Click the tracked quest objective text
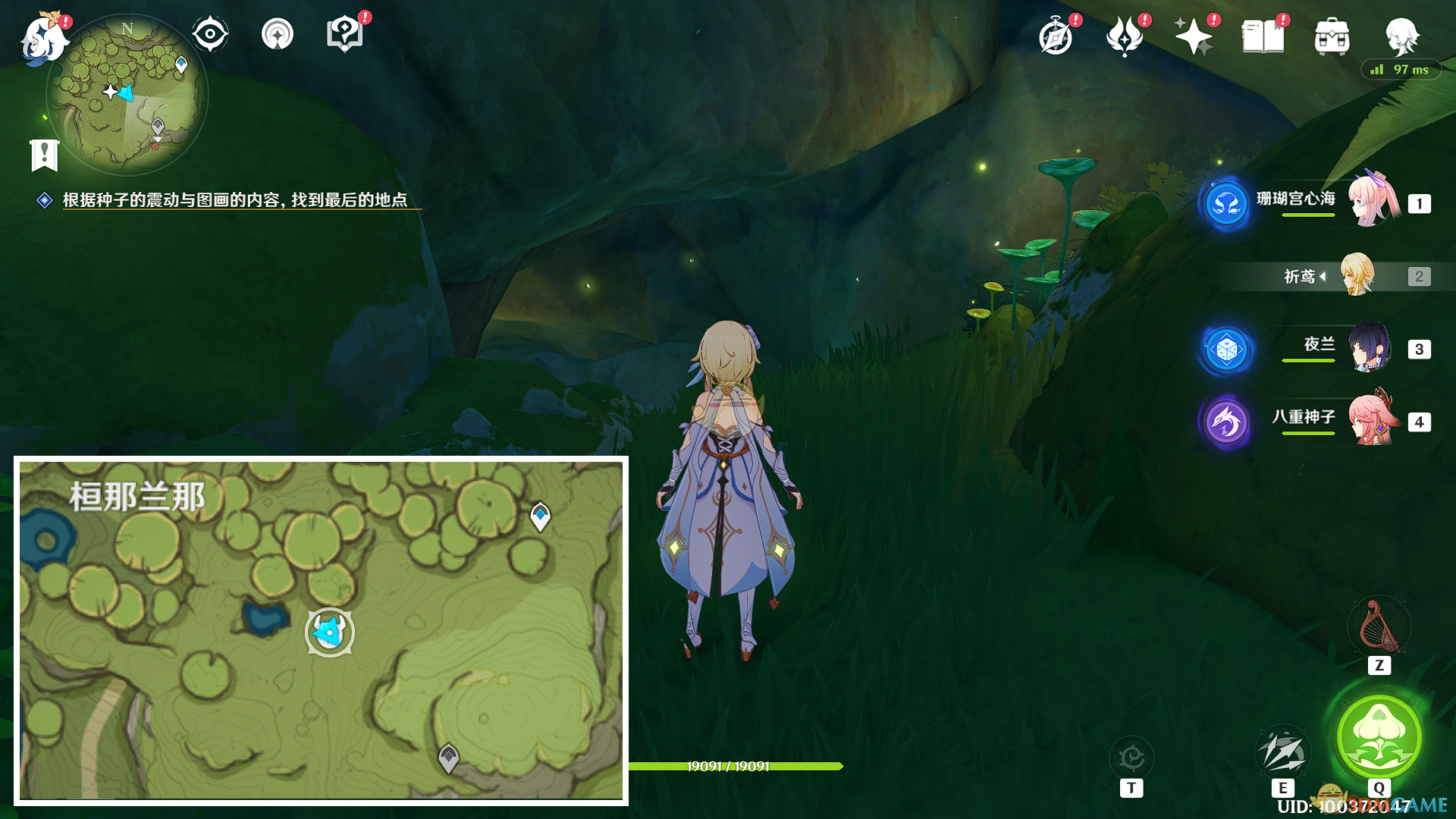The height and width of the screenshot is (819, 1456). click(x=235, y=199)
